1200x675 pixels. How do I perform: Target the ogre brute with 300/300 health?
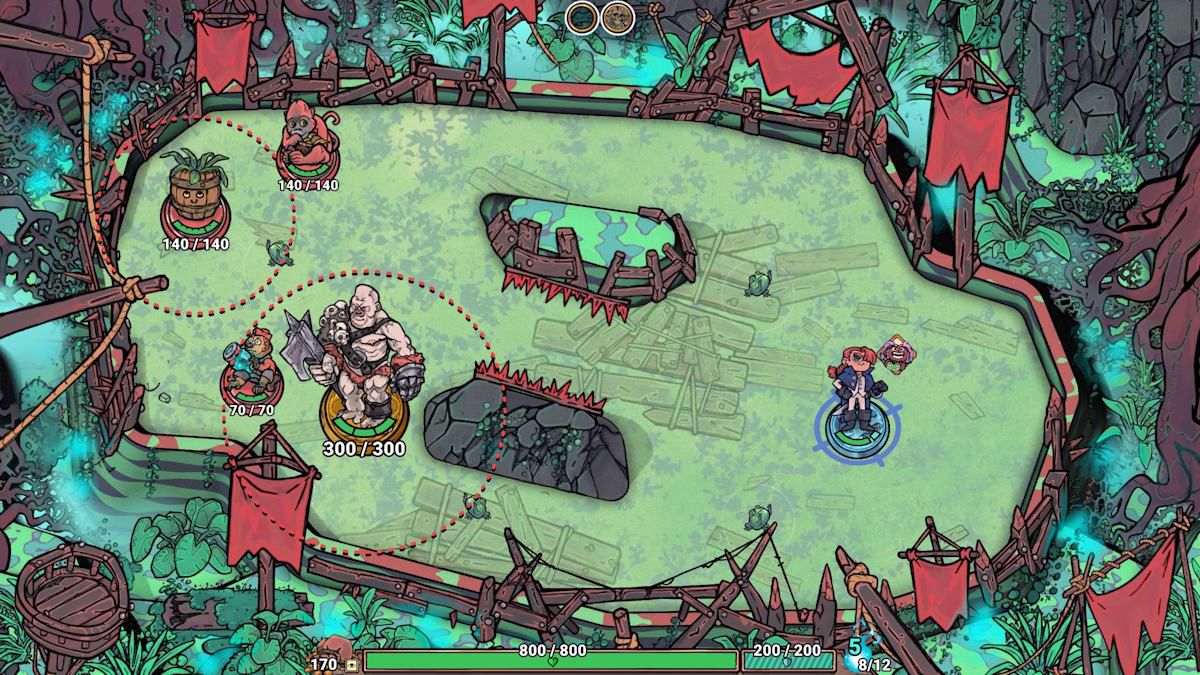[x=361, y=360]
